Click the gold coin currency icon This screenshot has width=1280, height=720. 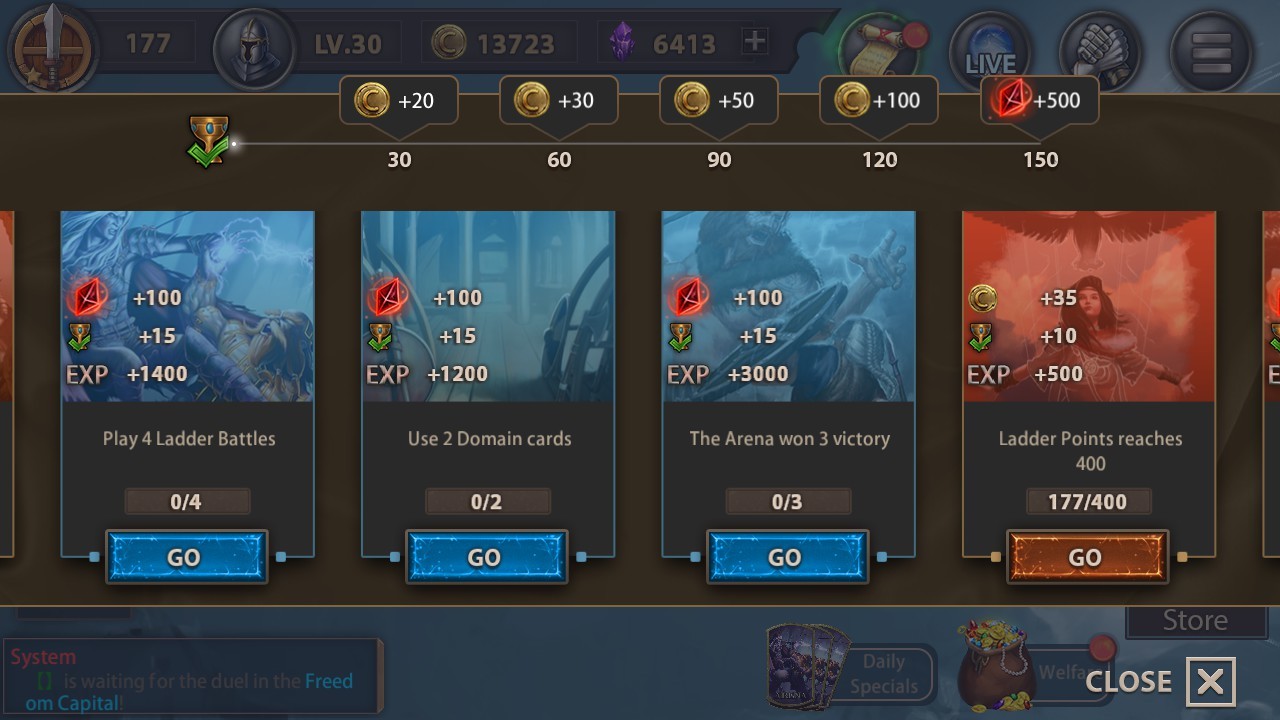coord(452,42)
